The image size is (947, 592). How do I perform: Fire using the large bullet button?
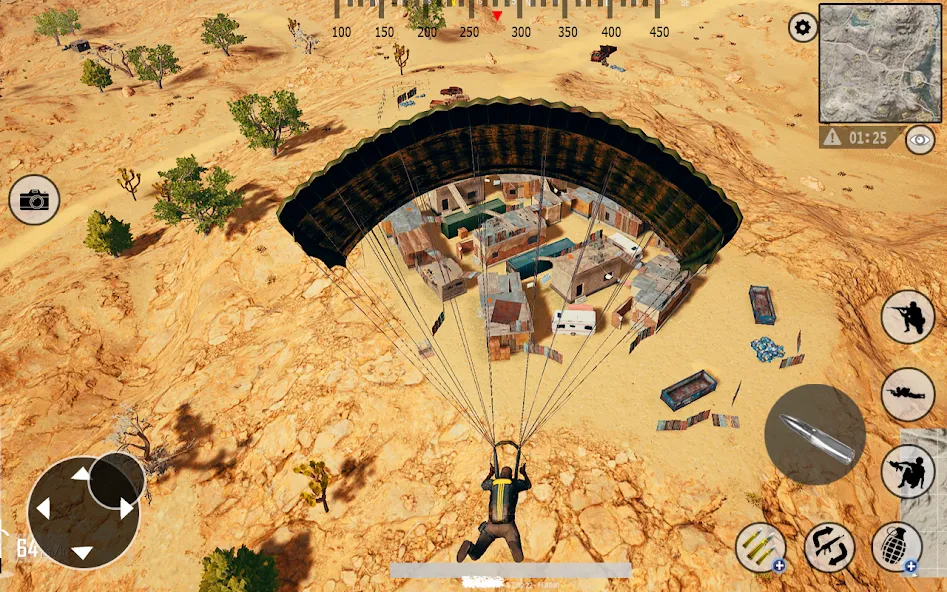pos(815,435)
